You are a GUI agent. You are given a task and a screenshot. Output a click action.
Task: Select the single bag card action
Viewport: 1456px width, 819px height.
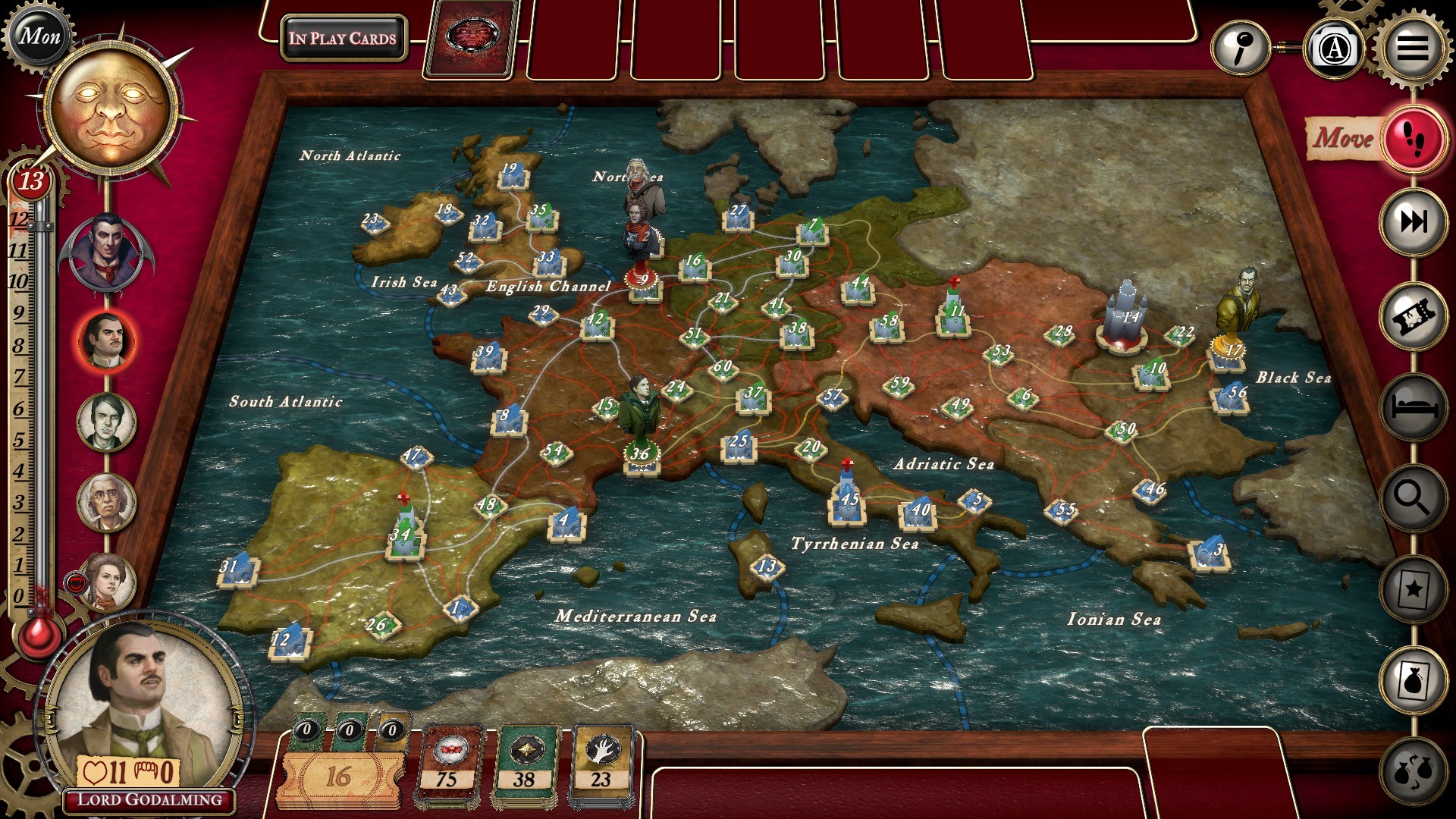[x=1414, y=679]
